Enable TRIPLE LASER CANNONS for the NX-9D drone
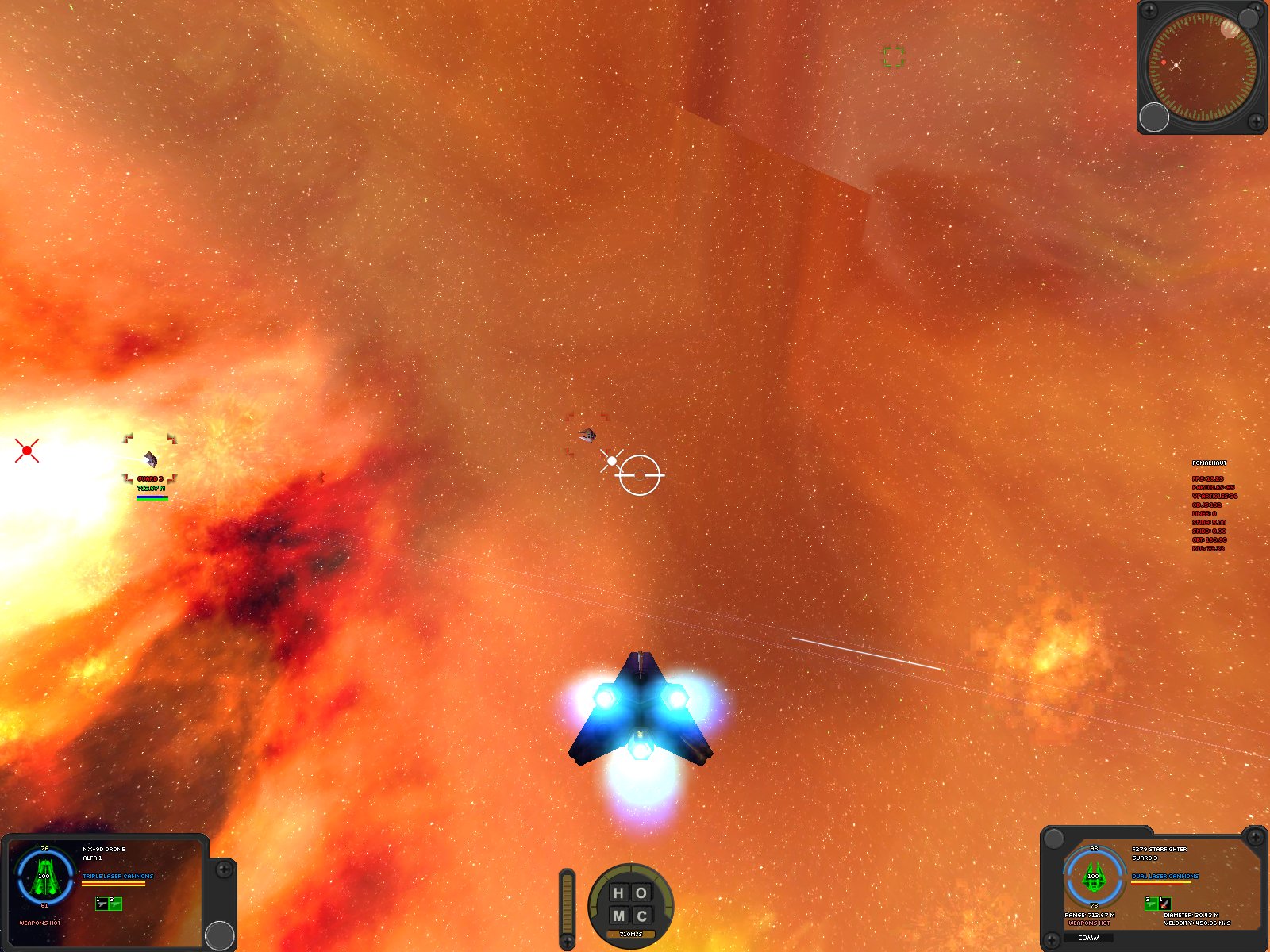The height and width of the screenshot is (952, 1270). coord(117,876)
